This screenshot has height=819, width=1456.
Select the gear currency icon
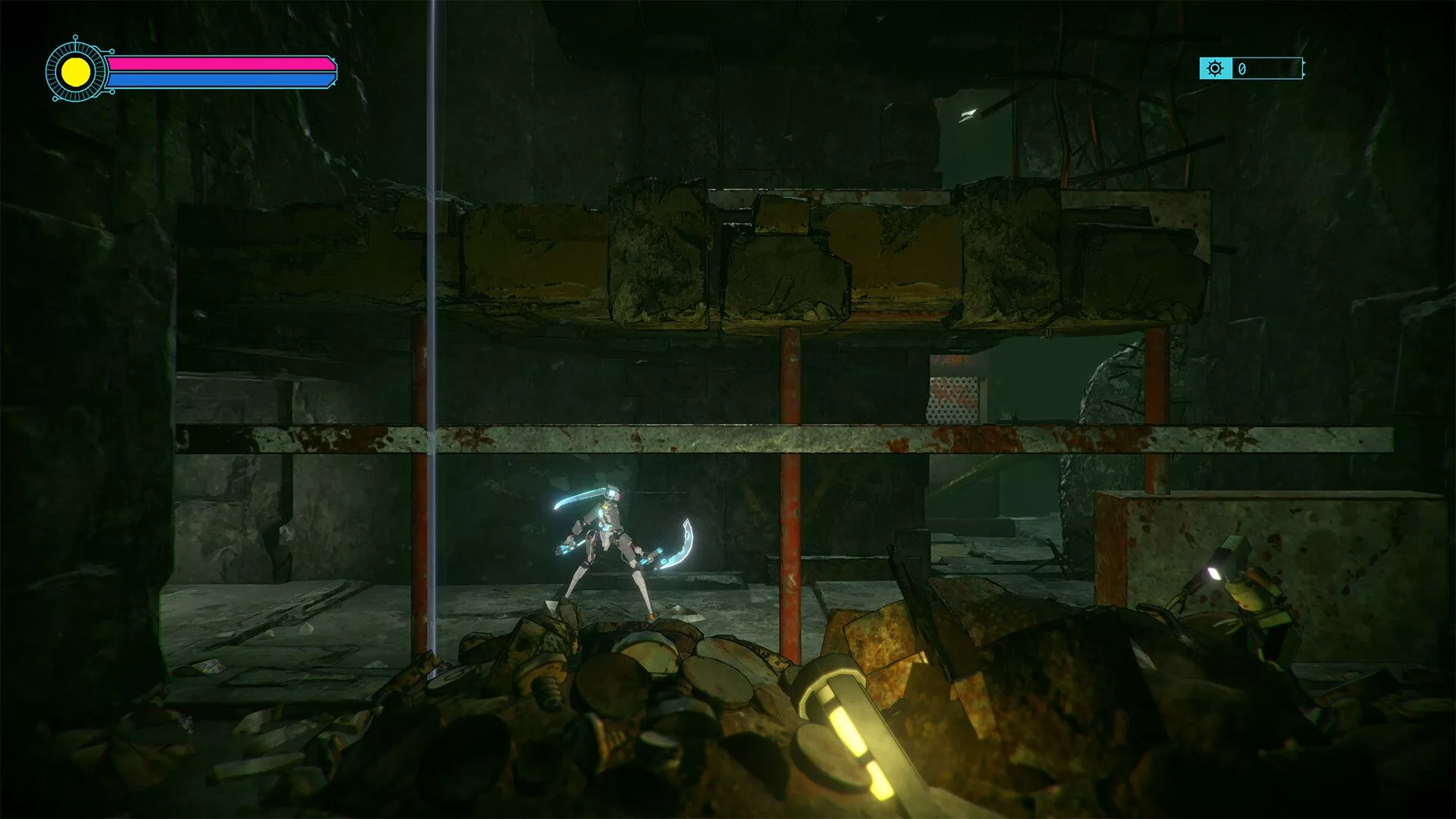coord(1215,69)
